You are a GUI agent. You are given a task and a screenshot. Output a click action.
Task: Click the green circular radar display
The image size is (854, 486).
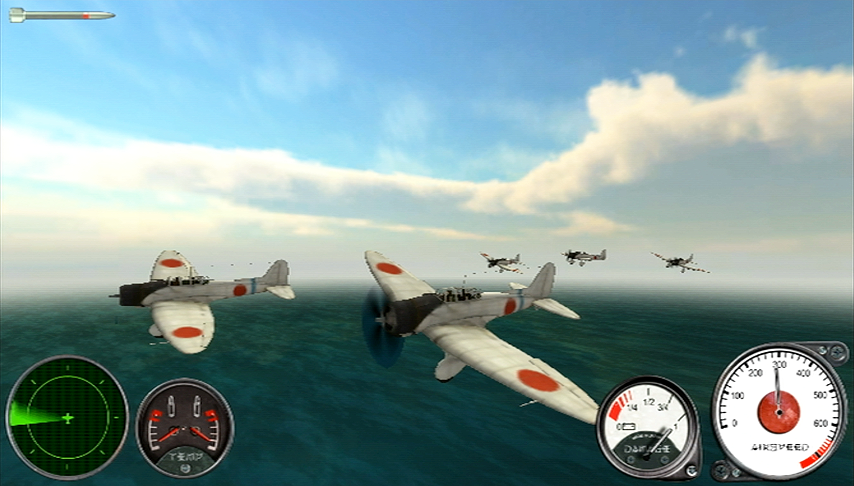click(67, 416)
